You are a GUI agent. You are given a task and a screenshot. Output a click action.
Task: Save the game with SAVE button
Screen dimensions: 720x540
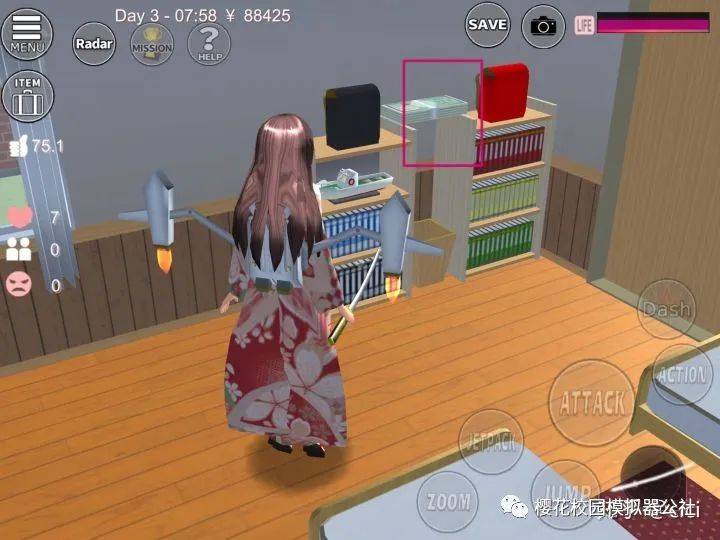[487, 25]
